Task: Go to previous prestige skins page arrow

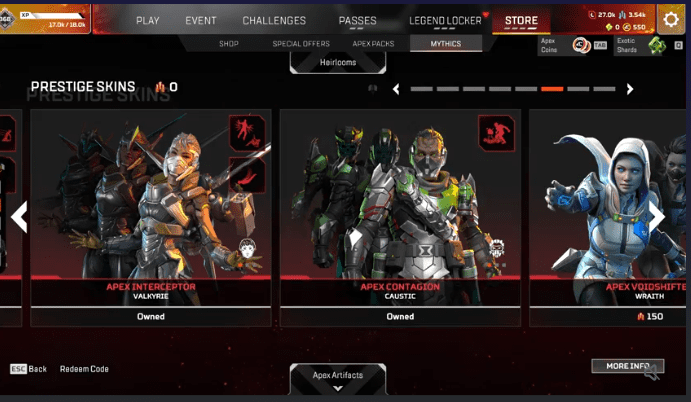Action: pos(396,89)
